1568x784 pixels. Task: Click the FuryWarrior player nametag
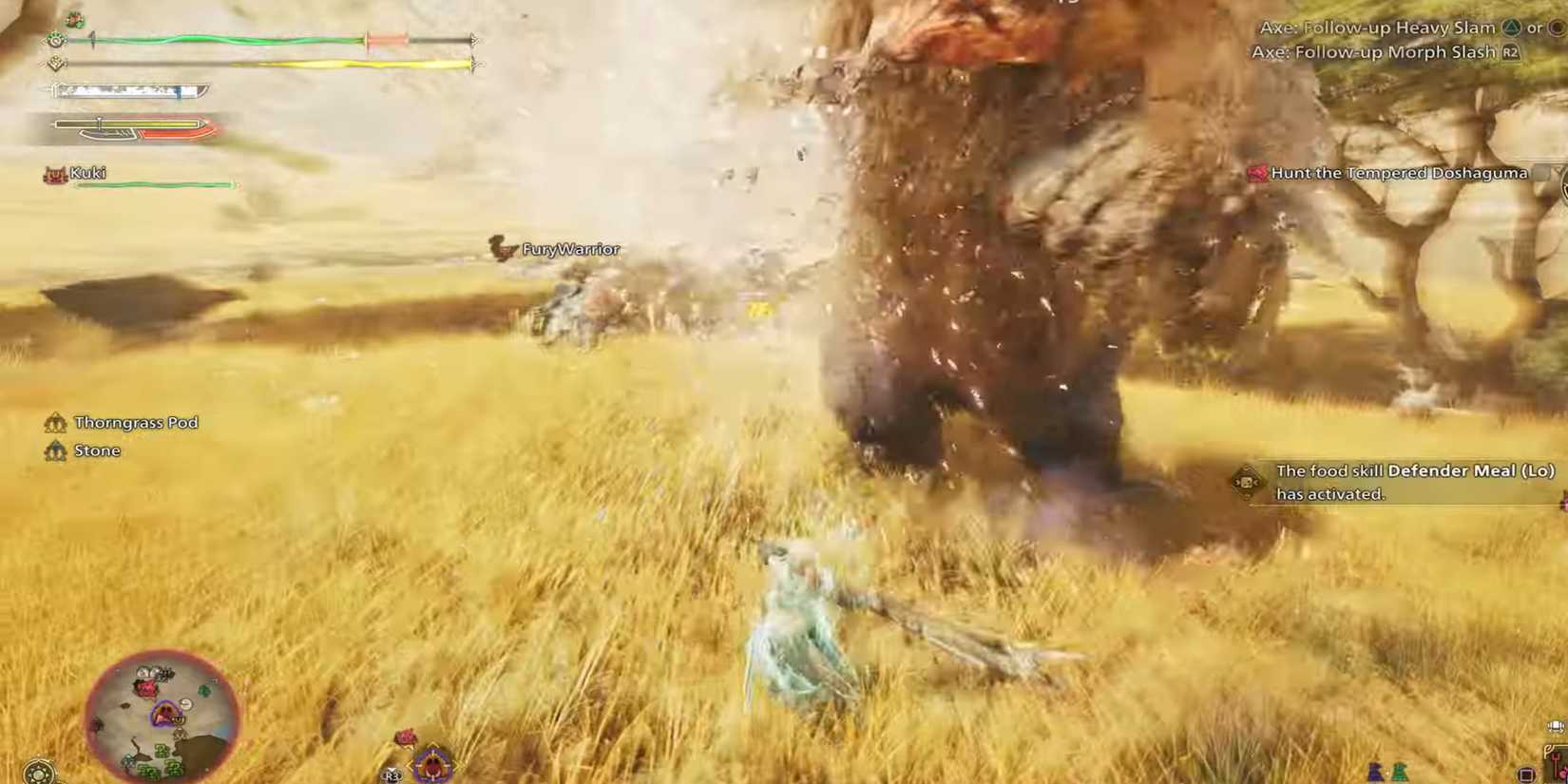point(570,248)
